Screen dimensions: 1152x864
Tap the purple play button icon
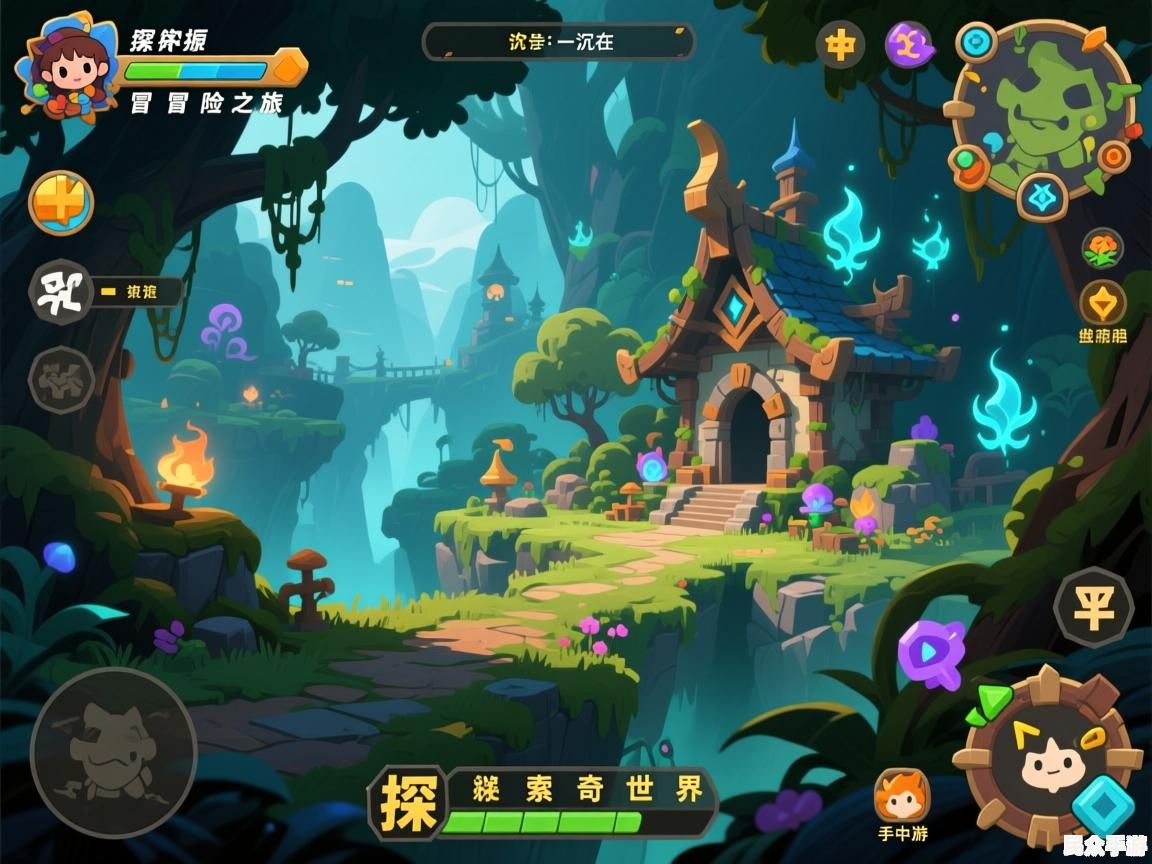[x=931, y=652]
